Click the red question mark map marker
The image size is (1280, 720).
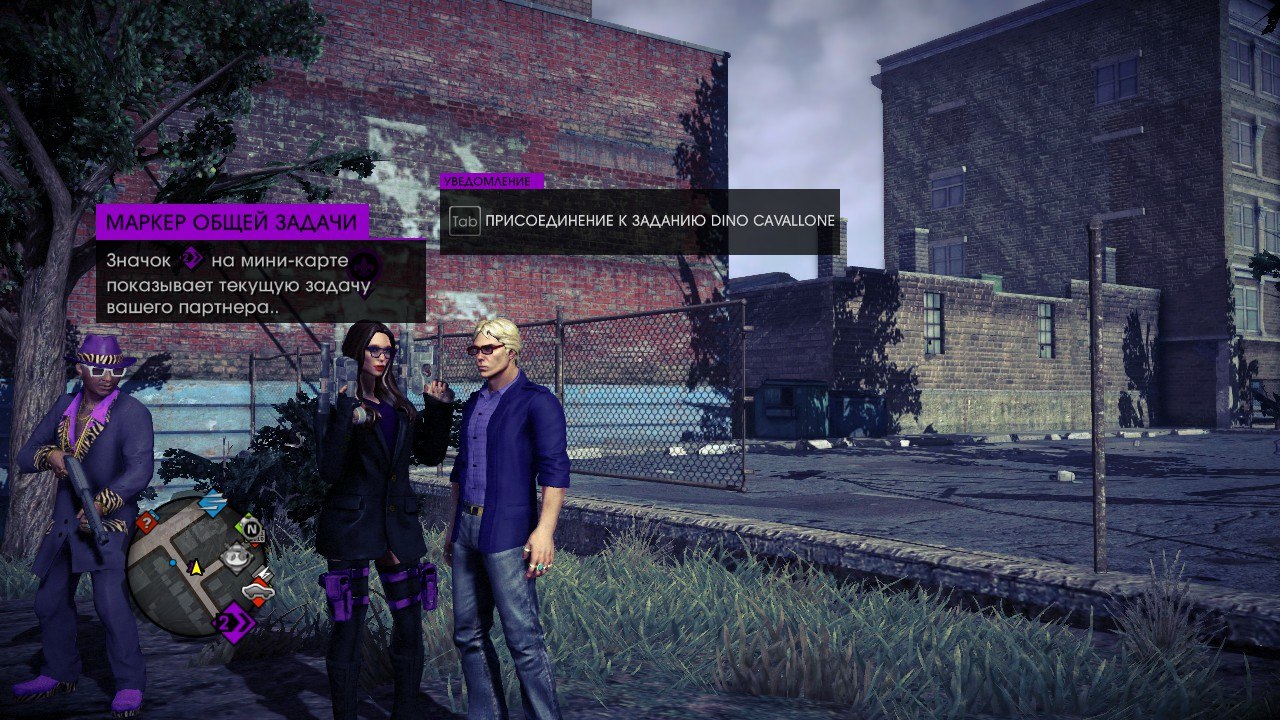tap(148, 521)
